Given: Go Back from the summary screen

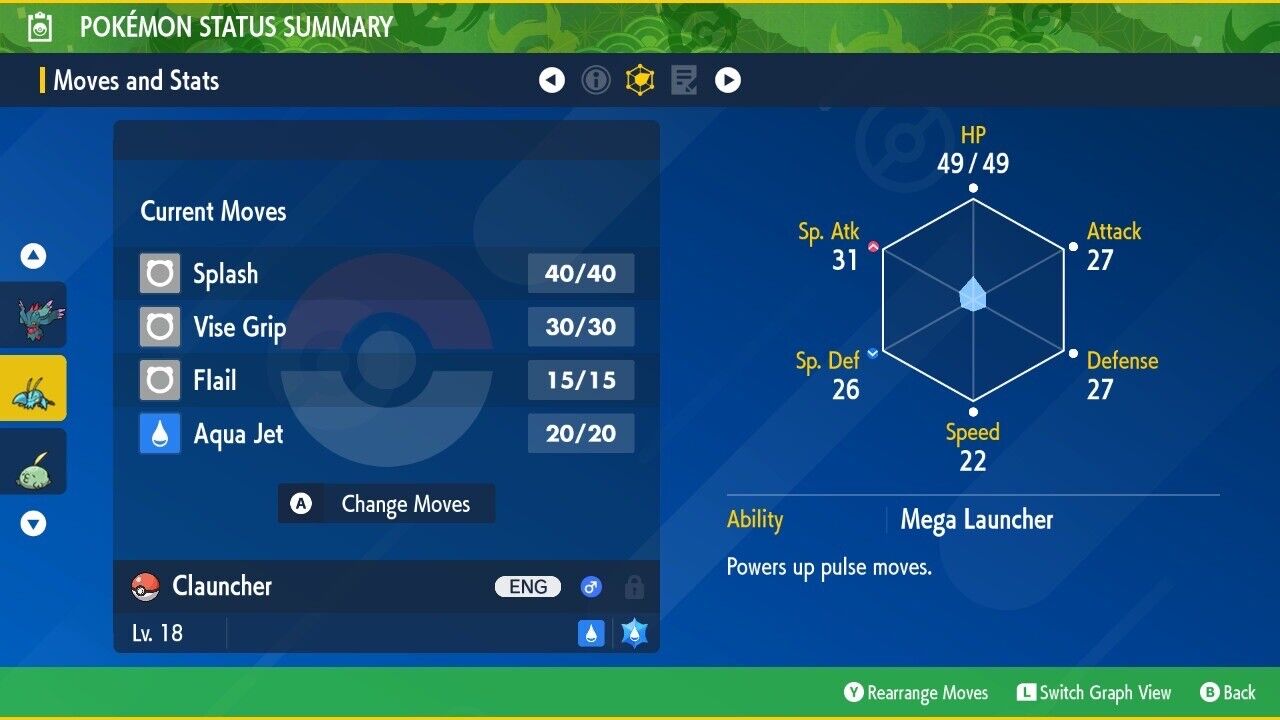Looking at the screenshot, I should pyautogui.click(x=1228, y=693).
